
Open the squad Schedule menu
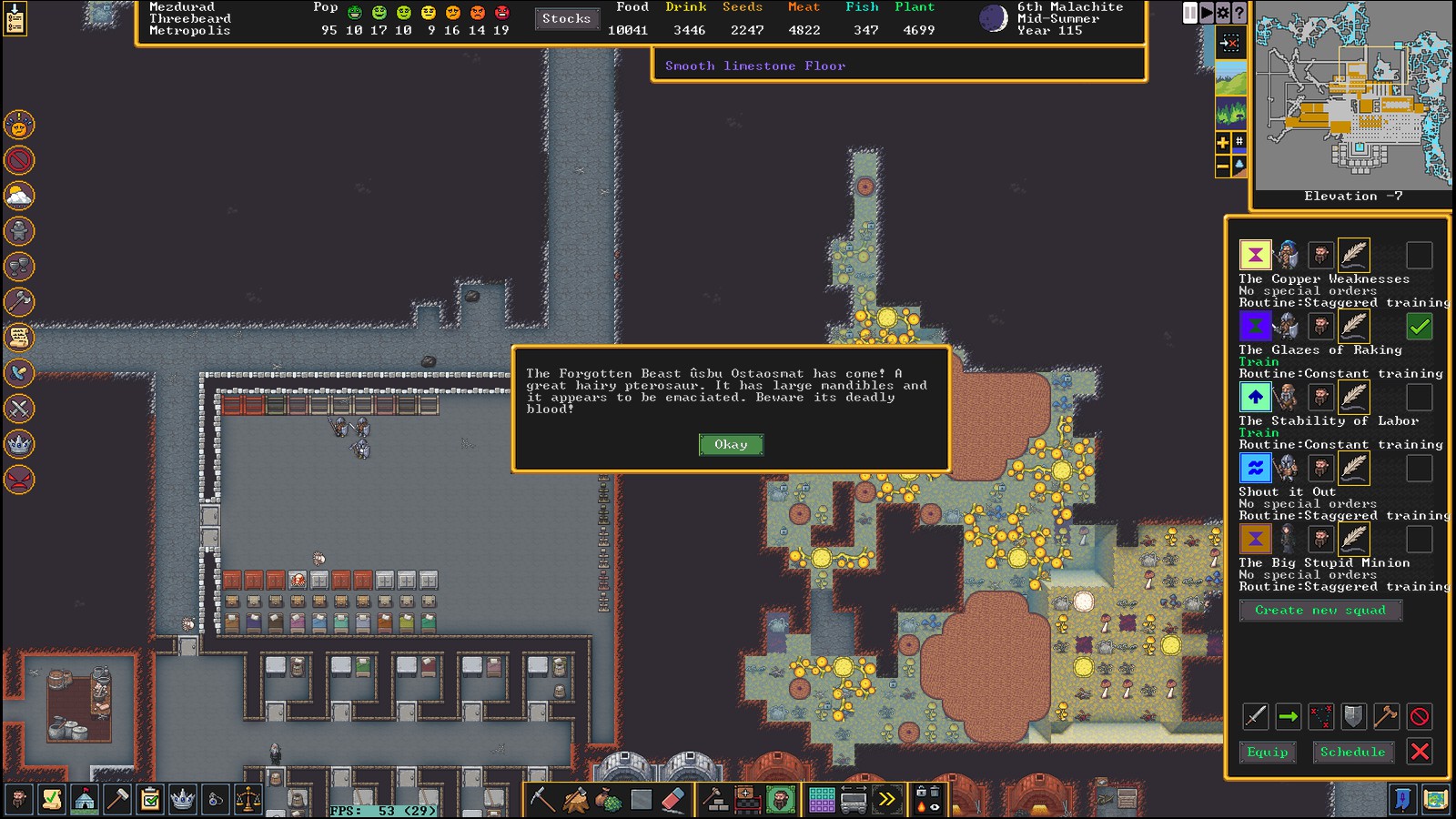click(x=1352, y=752)
